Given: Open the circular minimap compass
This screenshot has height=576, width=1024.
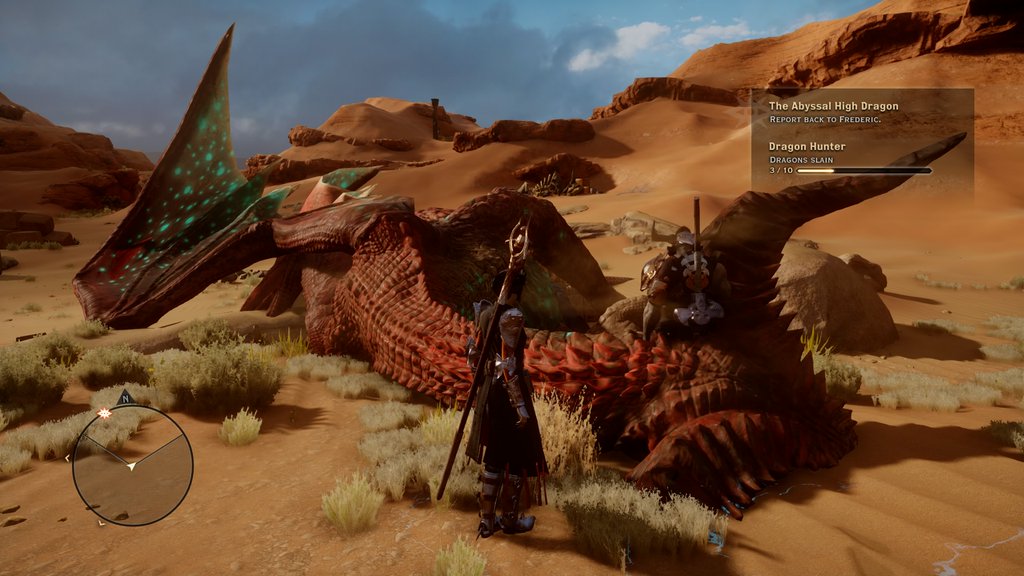Looking at the screenshot, I should tap(132, 465).
